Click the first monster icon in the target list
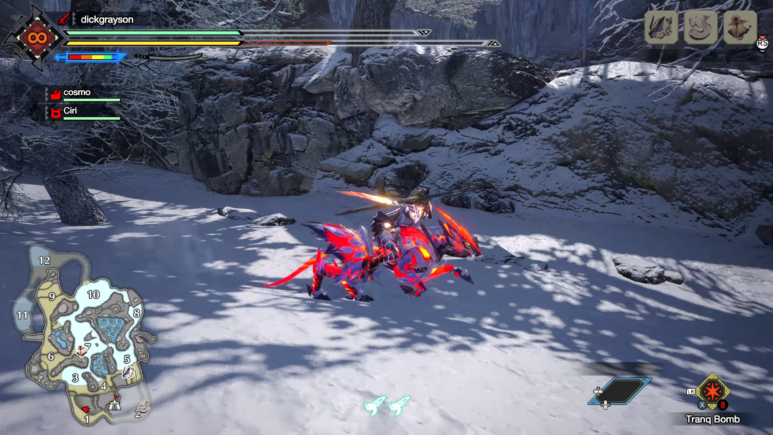The height and width of the screenshot is (435, 773). (662, 28)
